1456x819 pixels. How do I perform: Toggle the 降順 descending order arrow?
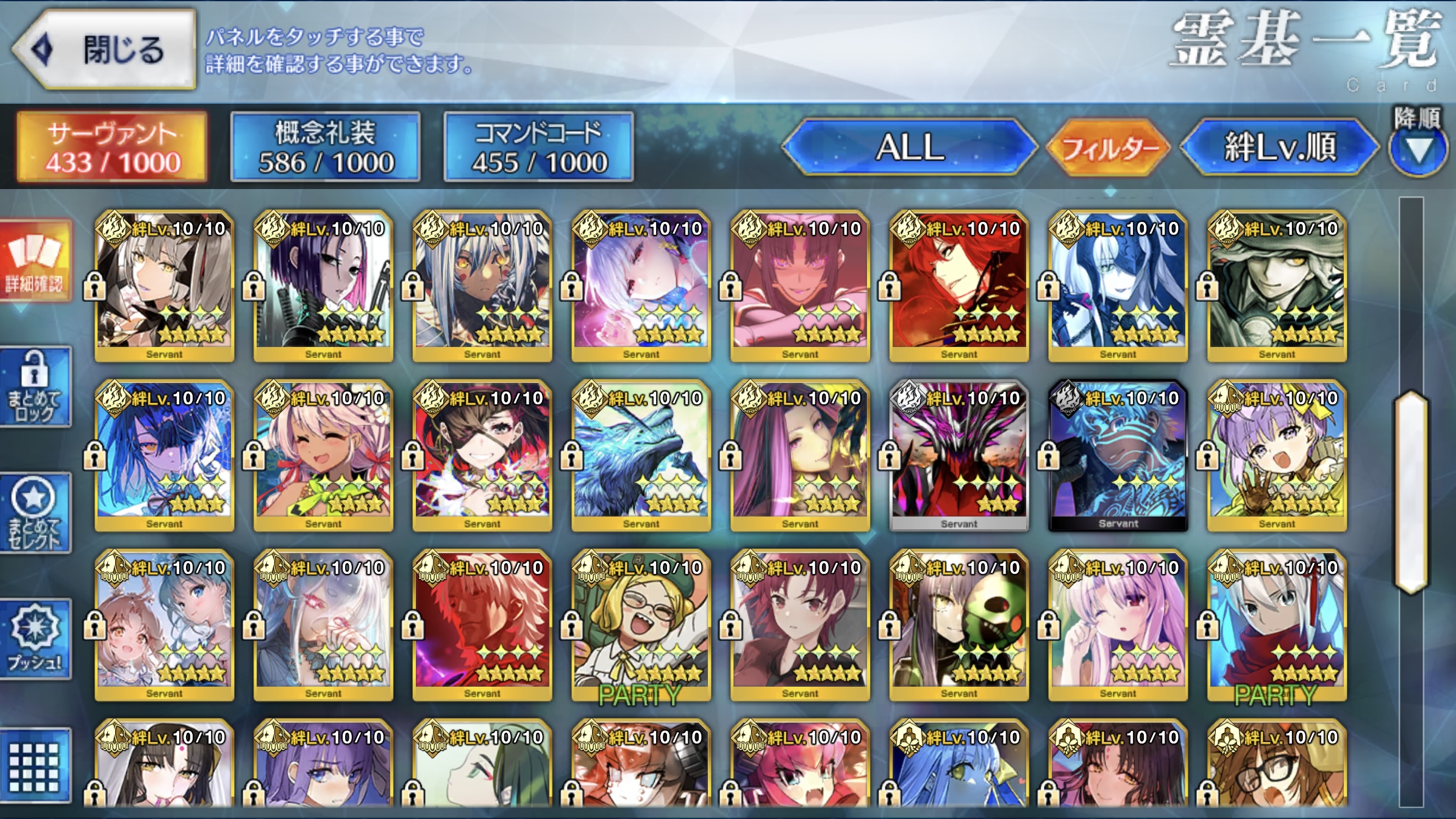(x=1418, y=147)
